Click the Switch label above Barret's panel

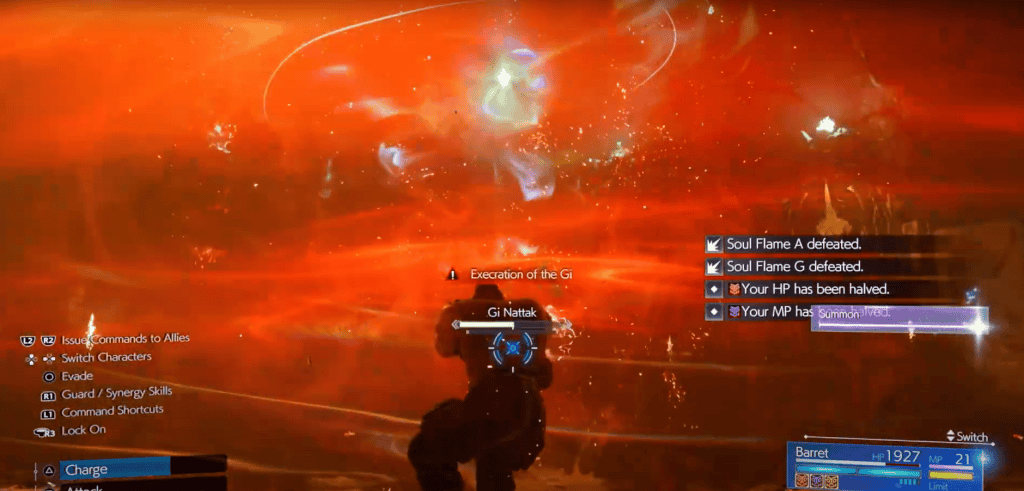click(x=966, y=437)
